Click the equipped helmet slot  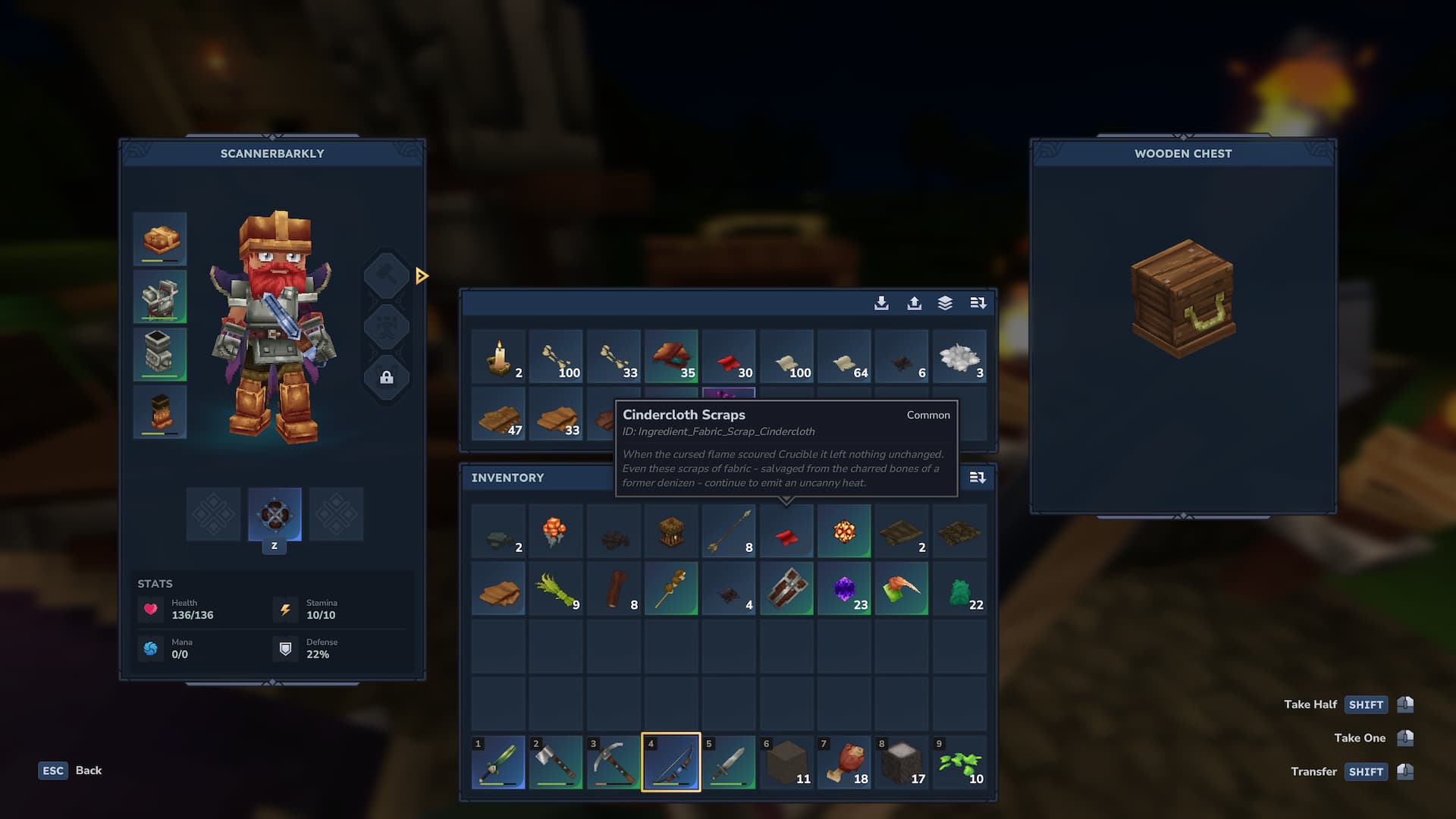point(160,240)
